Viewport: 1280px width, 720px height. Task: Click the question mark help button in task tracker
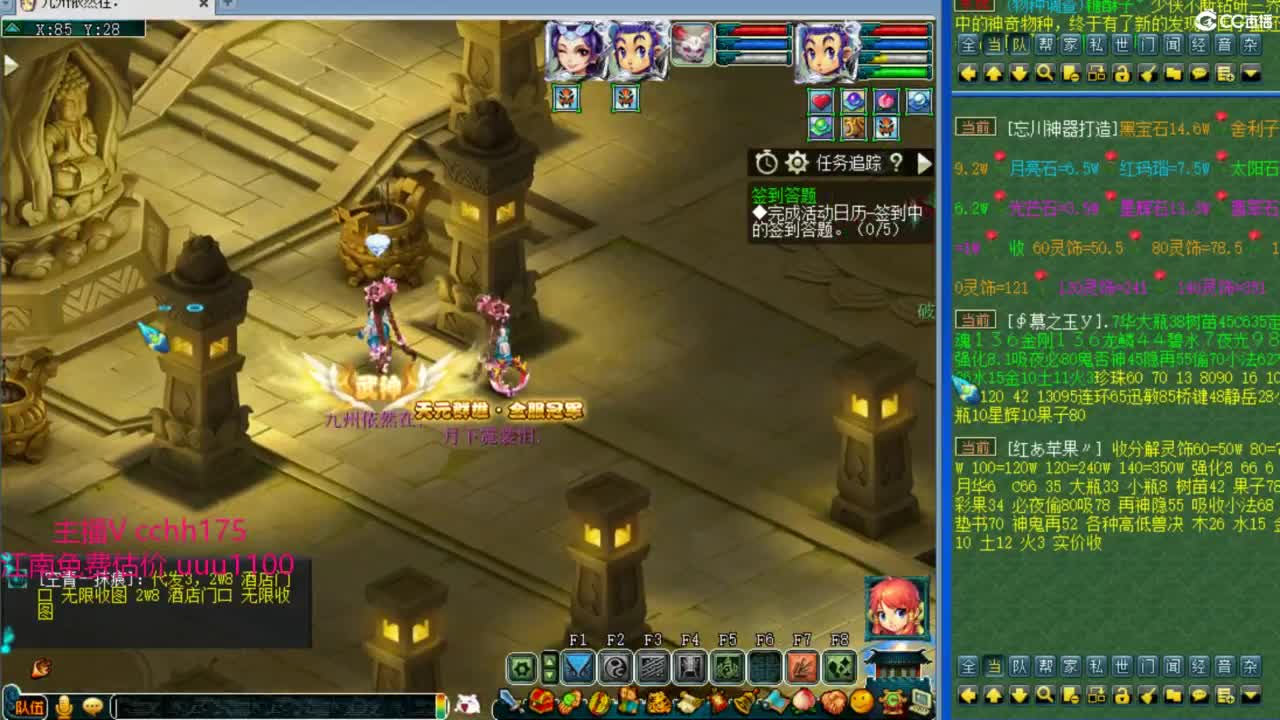coord(897,163)
